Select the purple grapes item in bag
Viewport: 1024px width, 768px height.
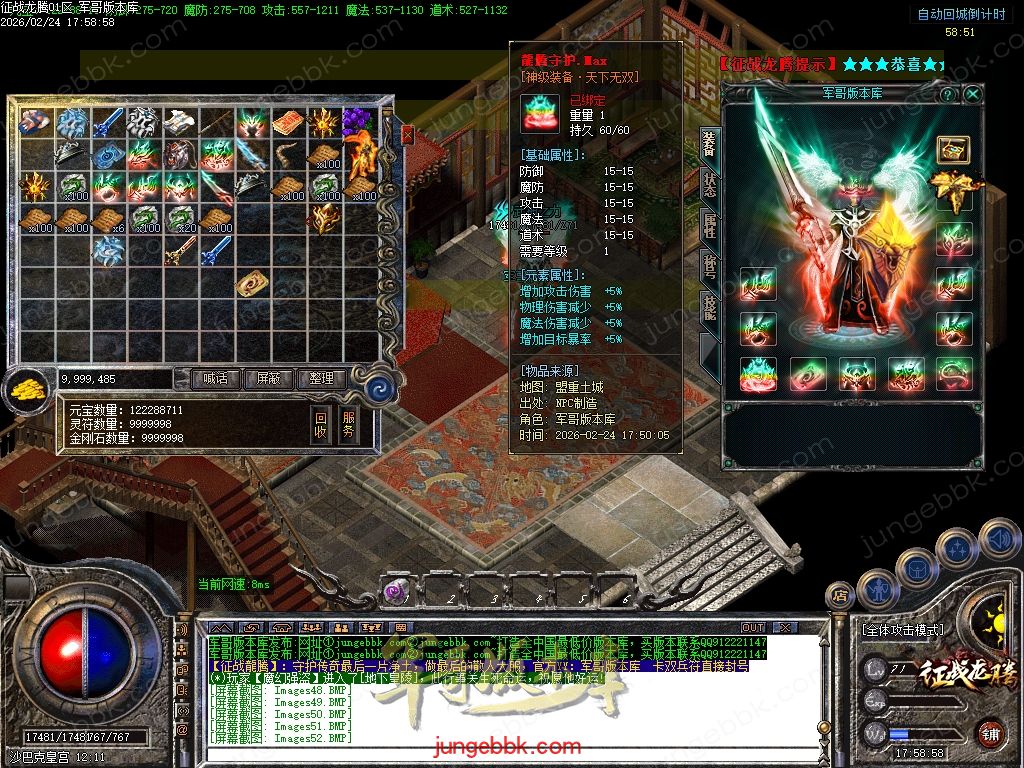[357, 123]
